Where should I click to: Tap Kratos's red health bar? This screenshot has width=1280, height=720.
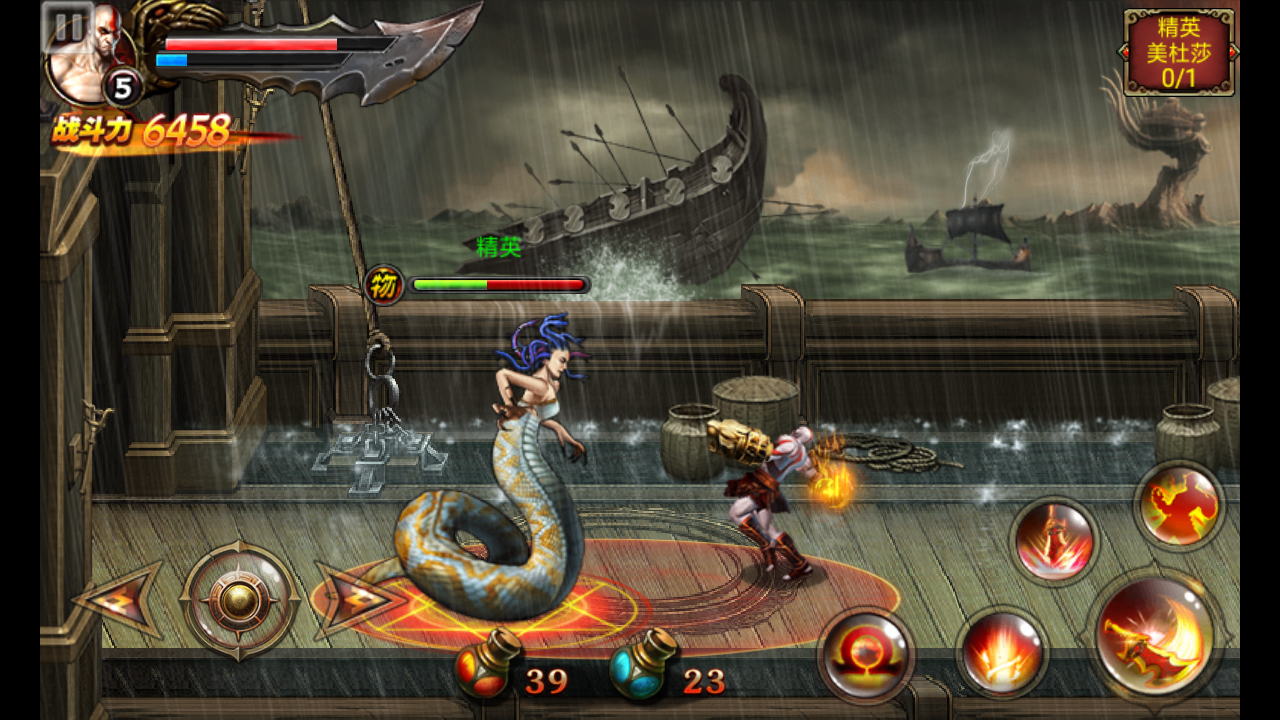tap(250, 42)
